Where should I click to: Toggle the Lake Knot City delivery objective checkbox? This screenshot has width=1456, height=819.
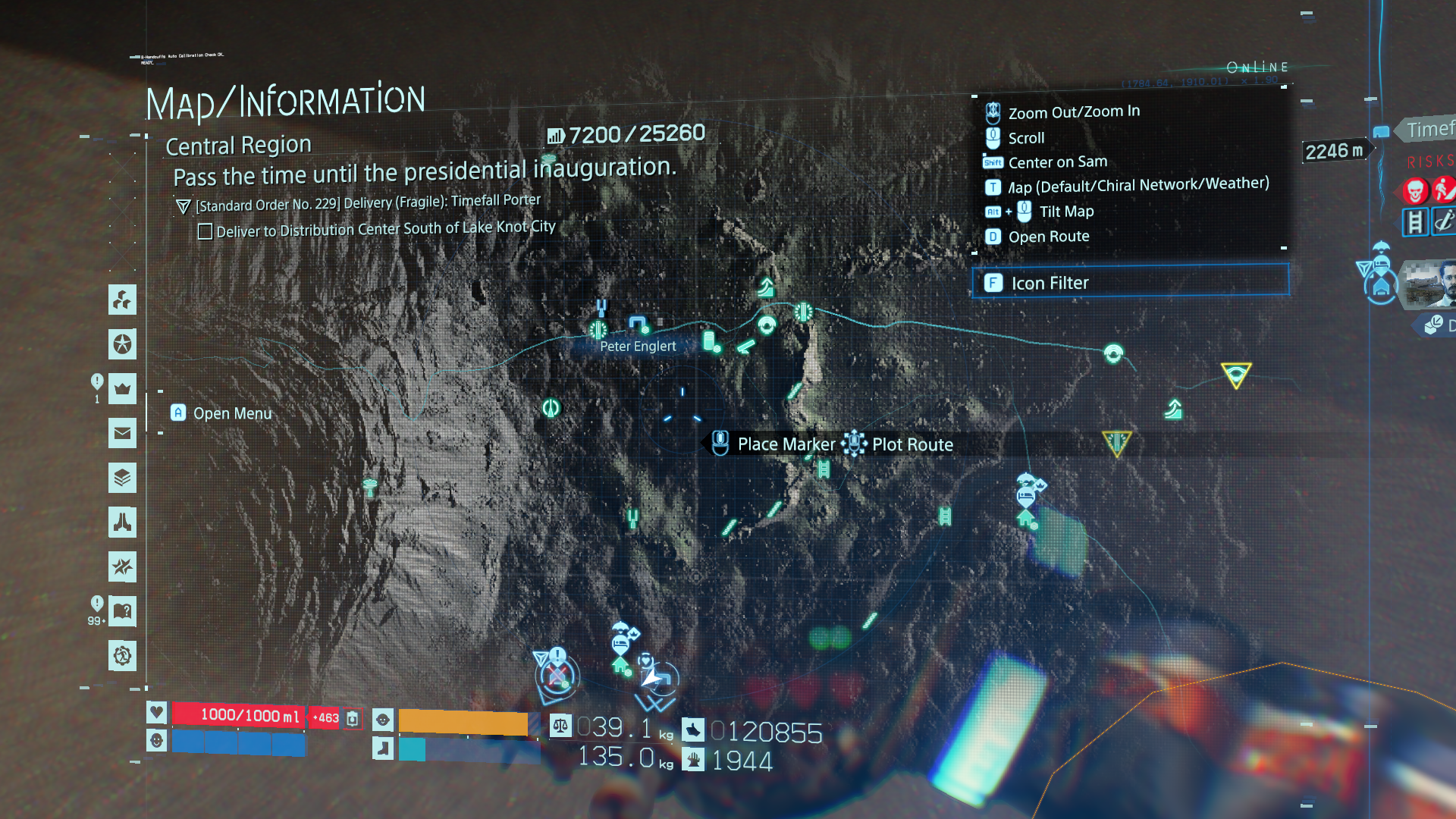pyautogui.click(x=205, y=231)
